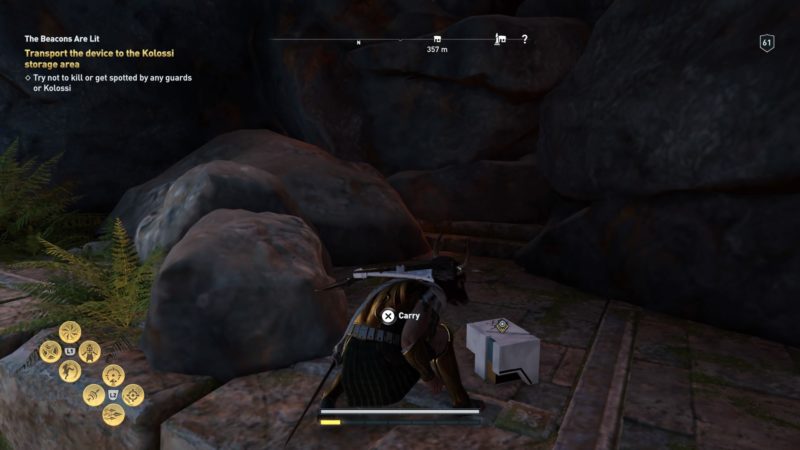
Task: Click the north indicator on the compass
Action: pos(358,43)
